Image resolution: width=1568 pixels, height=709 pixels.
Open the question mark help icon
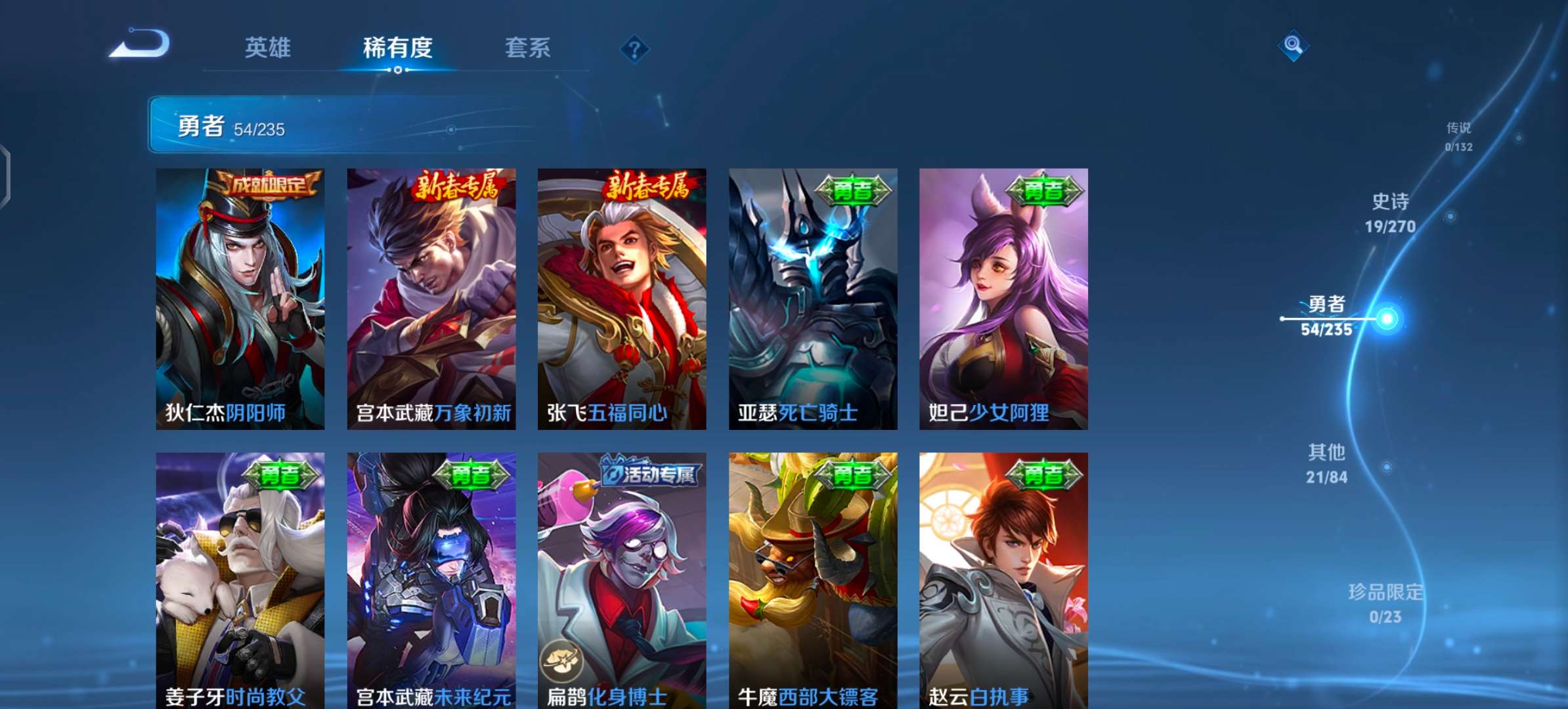634,49
